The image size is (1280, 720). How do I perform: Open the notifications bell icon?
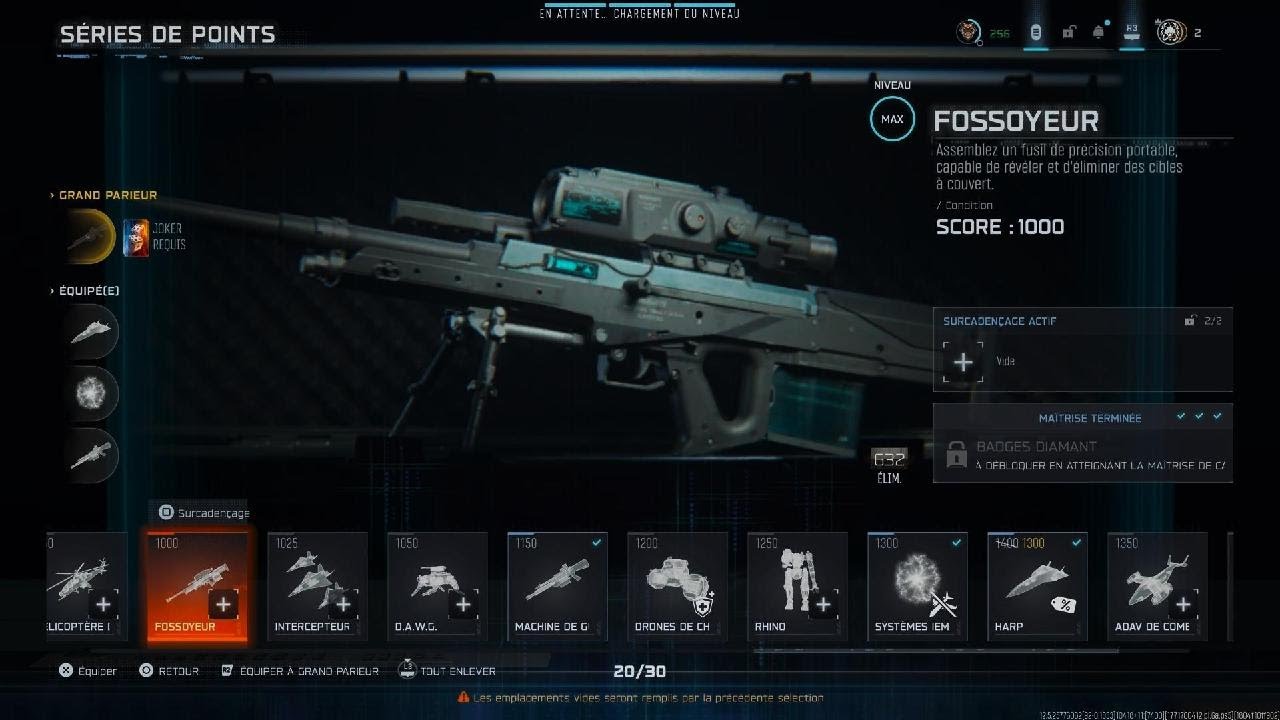(1098, 33)
